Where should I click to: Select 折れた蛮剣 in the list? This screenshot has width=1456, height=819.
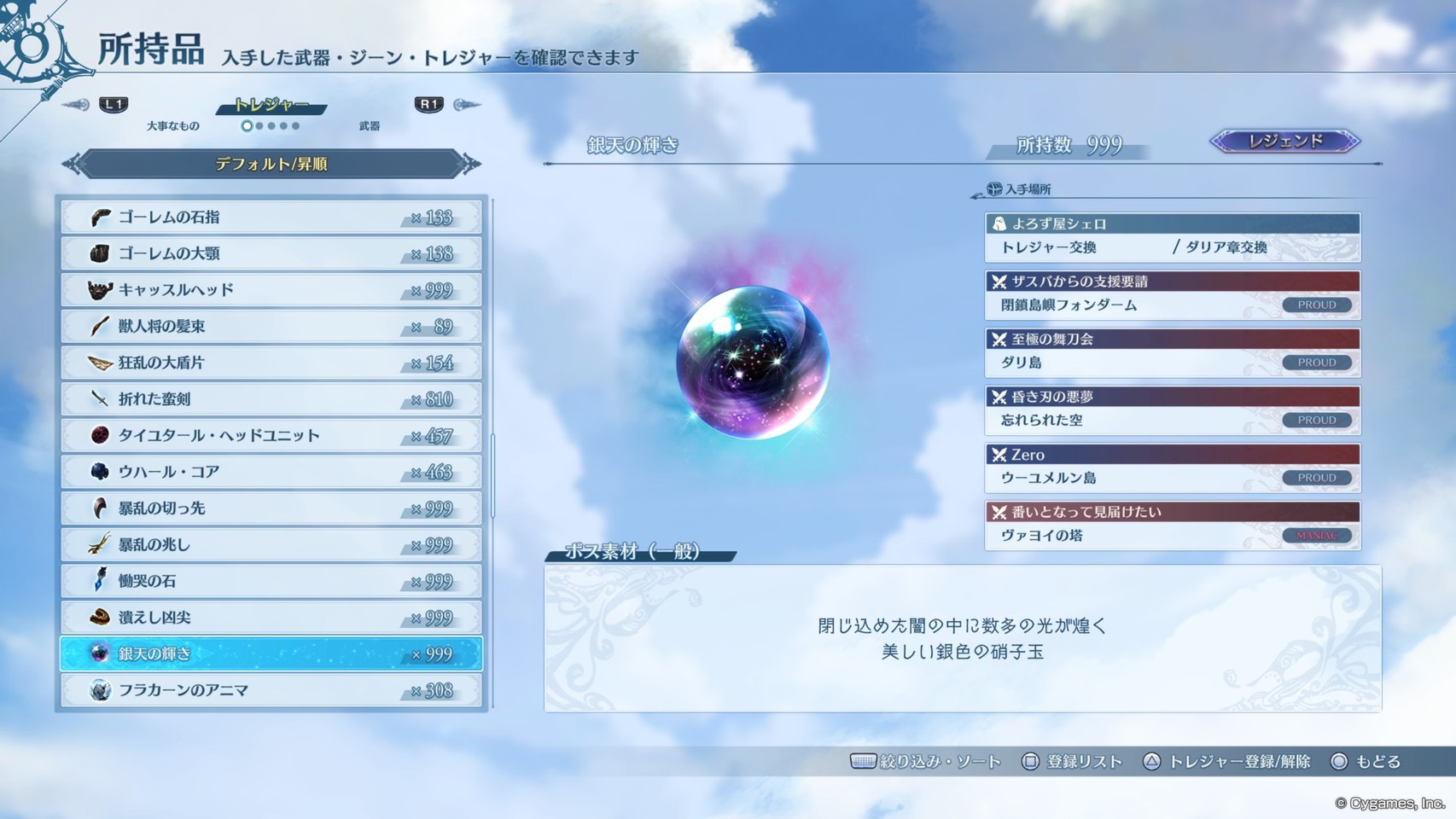(271, 399)
